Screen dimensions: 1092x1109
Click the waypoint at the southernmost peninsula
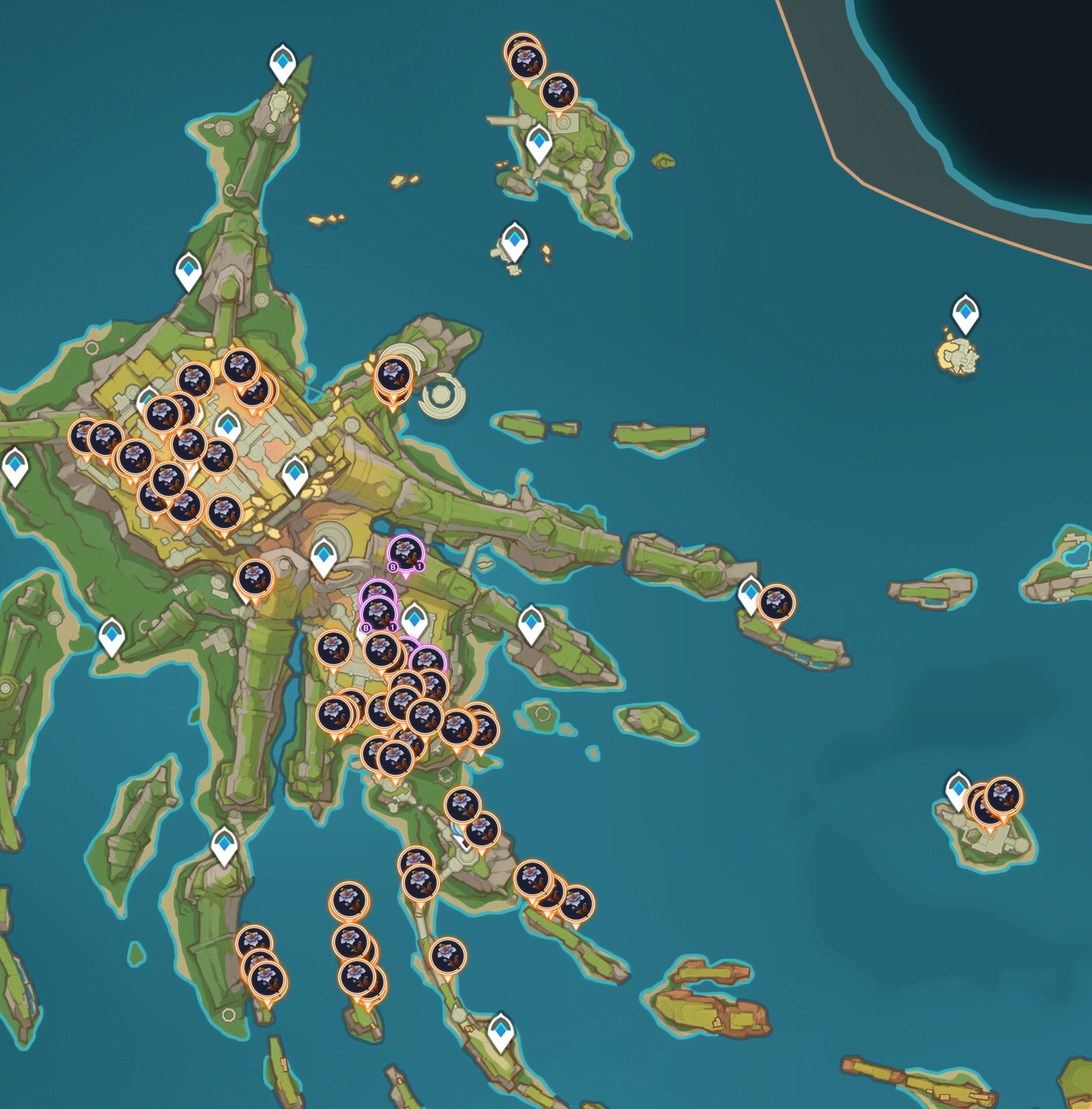[500, 1031]
